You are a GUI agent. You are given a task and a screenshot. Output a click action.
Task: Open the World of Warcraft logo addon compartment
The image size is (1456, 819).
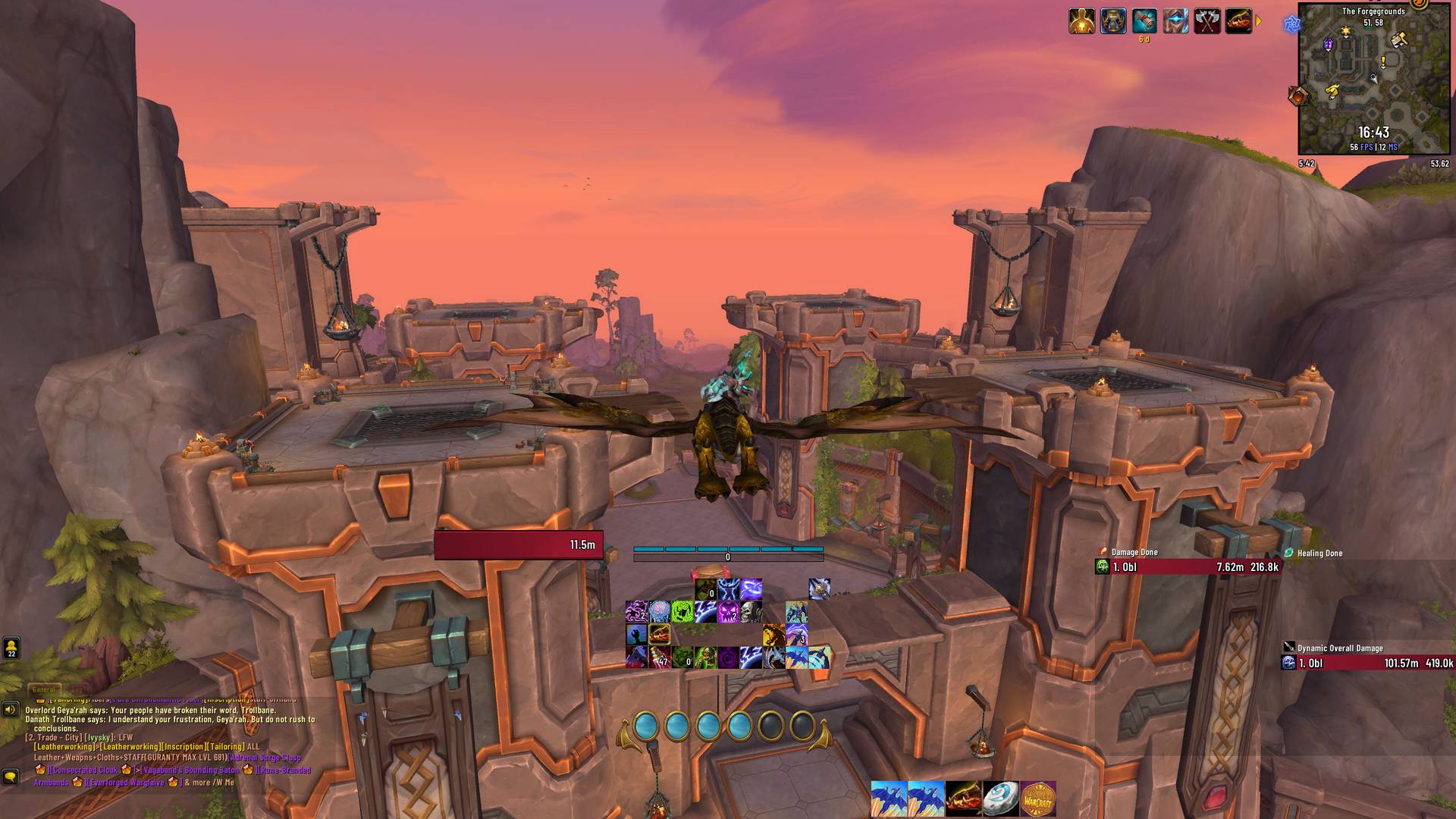(x=1039, y=798)
